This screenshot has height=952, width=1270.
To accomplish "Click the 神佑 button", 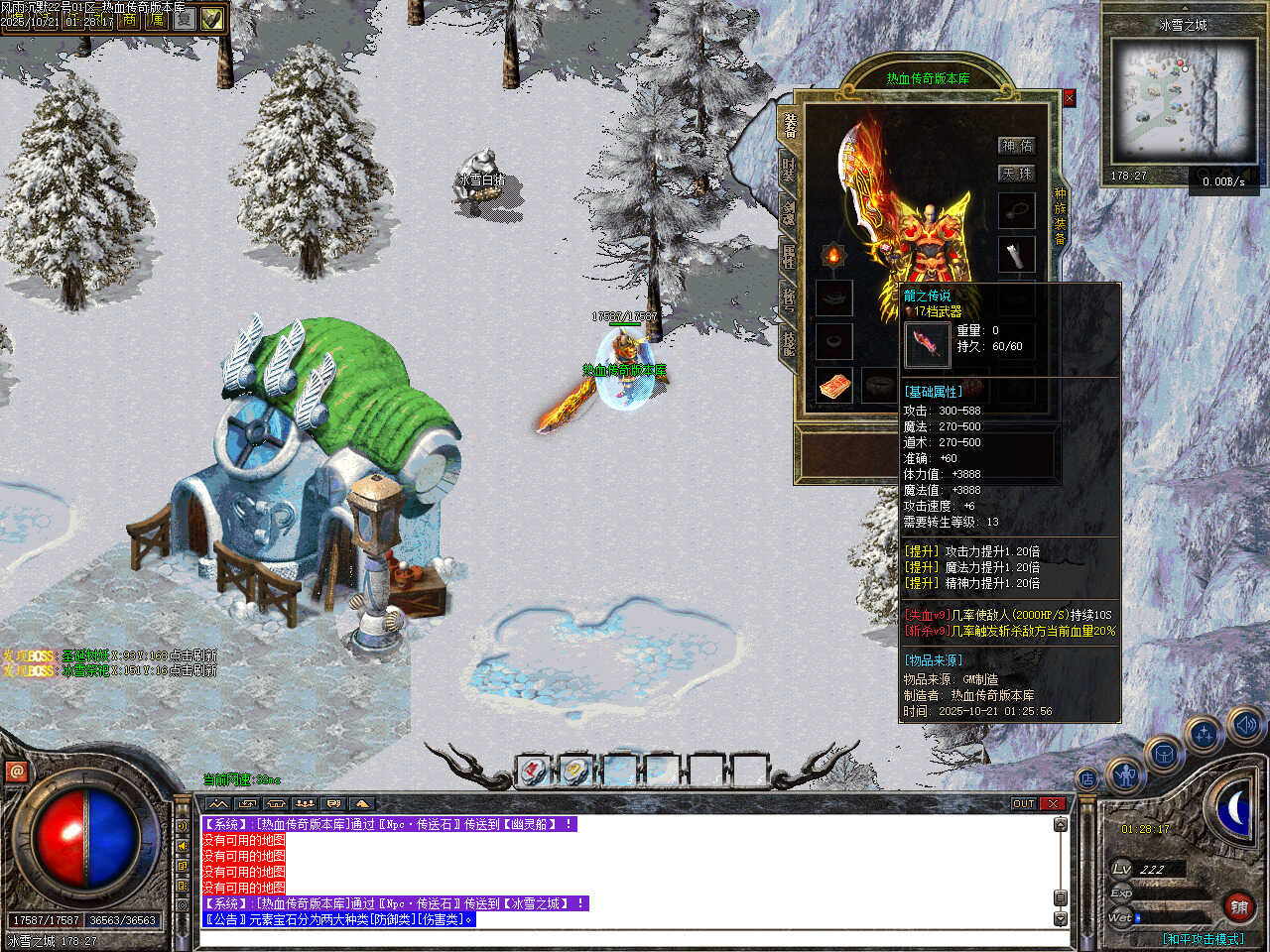I will click(x=1016, y=146).
